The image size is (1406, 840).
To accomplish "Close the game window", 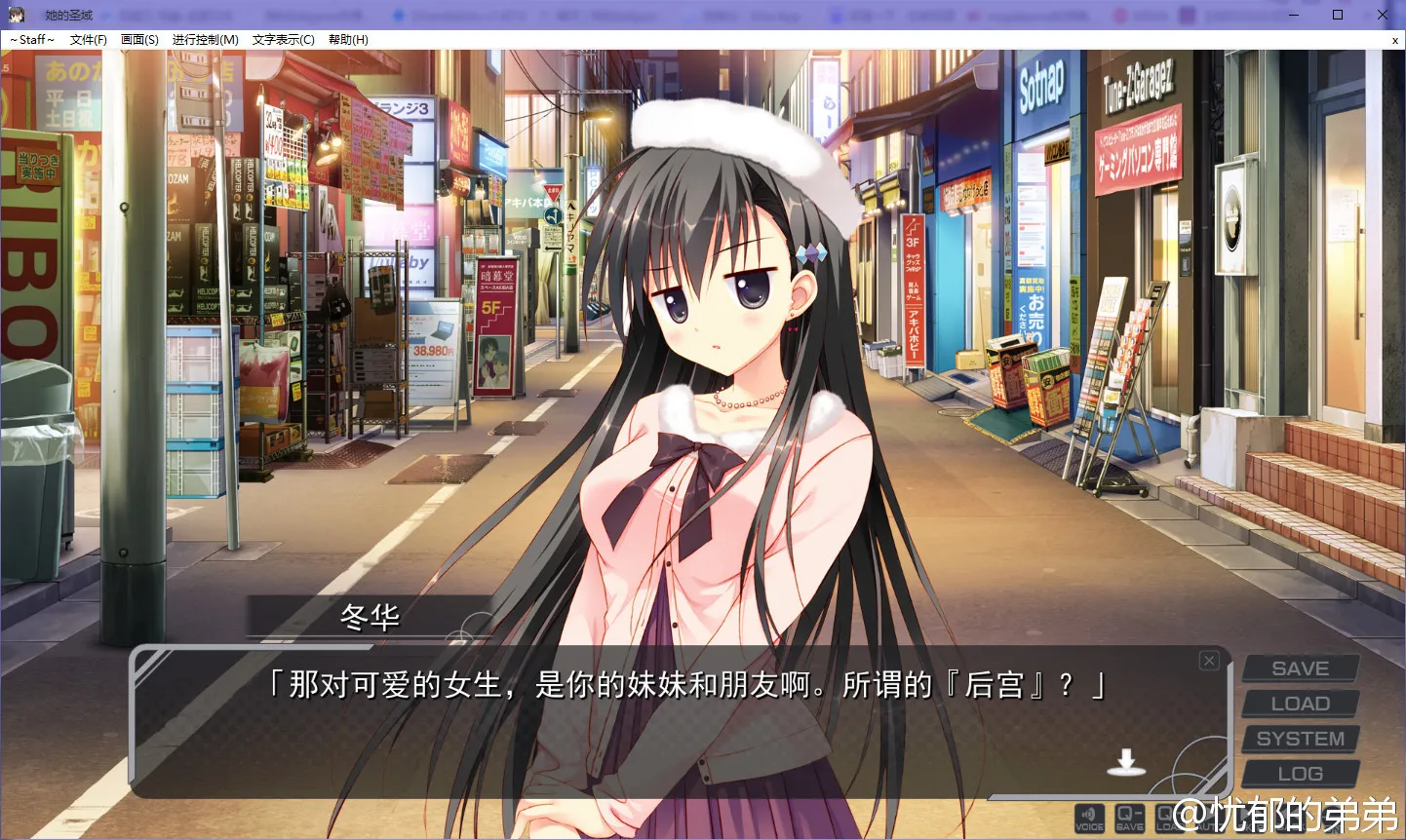I will coord(1383,15).
